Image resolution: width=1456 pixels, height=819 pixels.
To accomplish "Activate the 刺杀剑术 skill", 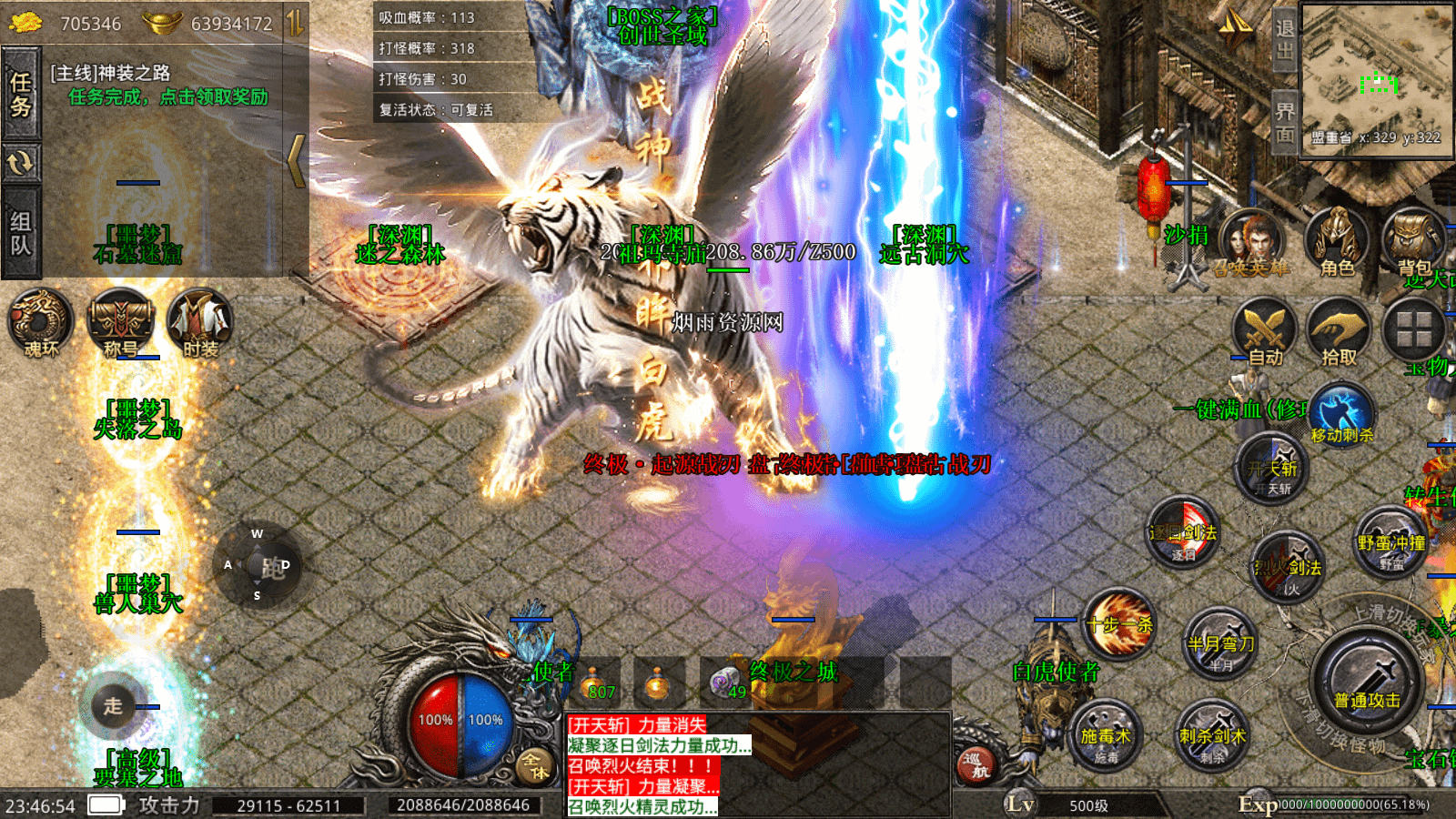I will 1212,735.
